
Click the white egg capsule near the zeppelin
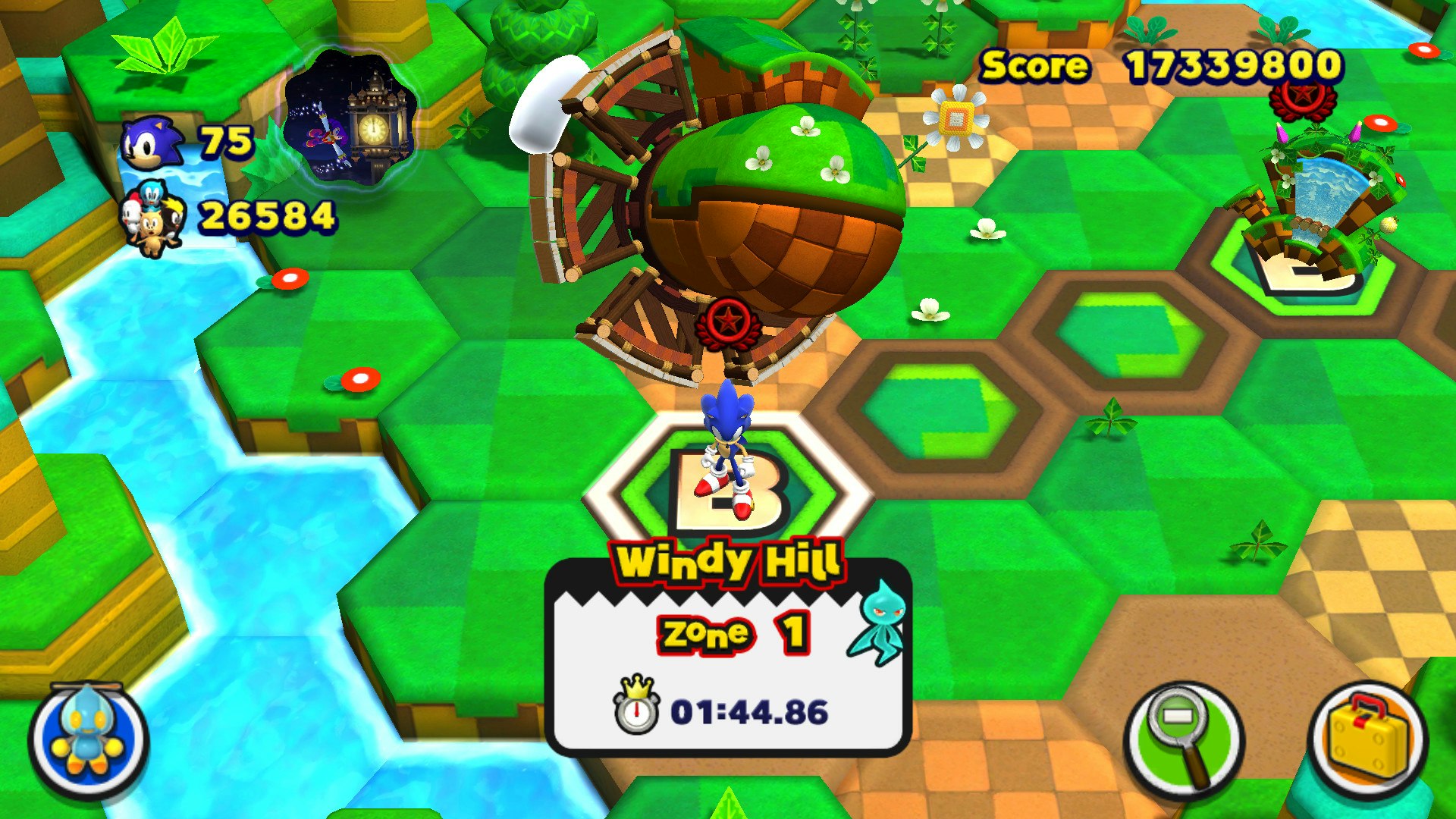pyautogui.click(x=544, y=102)
